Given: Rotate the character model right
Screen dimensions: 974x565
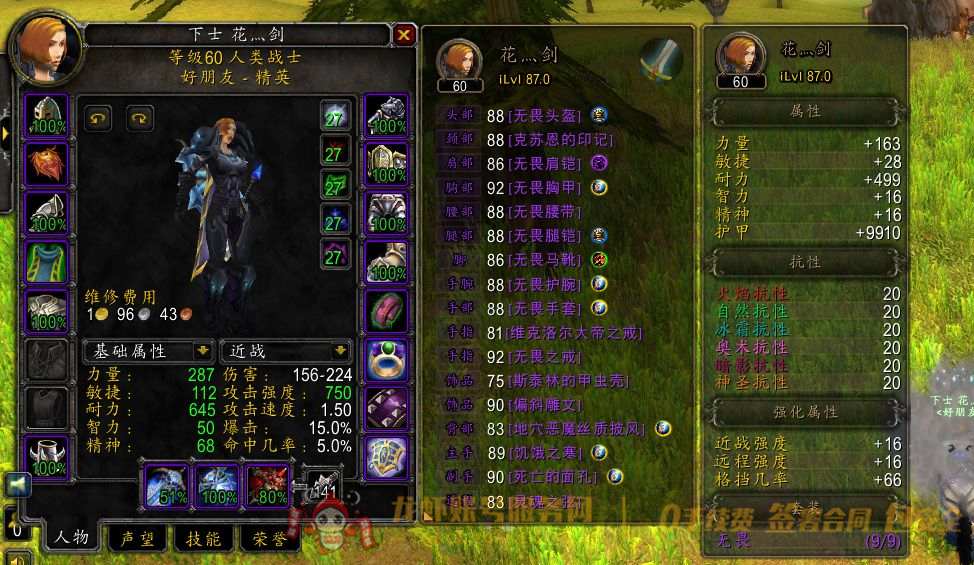Looking at the screenshot, I should 140,118.
